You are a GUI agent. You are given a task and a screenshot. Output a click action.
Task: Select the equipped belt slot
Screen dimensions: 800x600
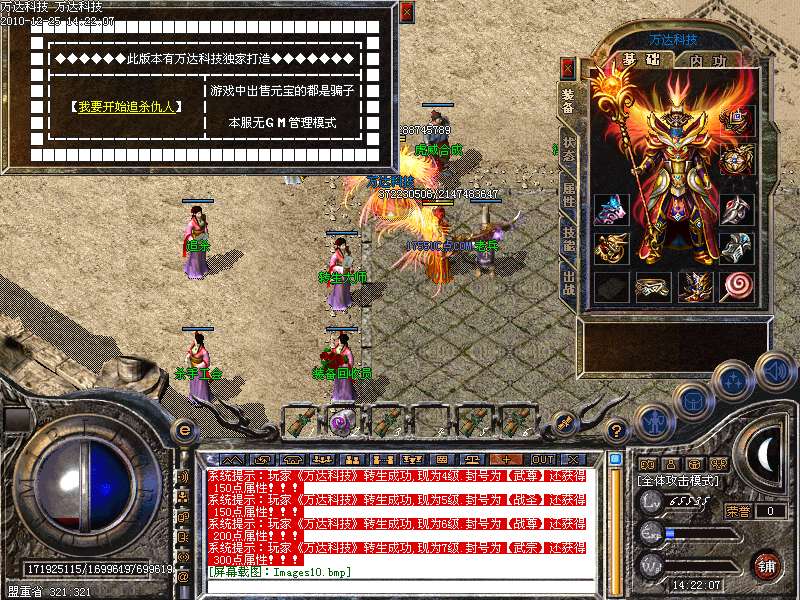[x=653, y=286]
